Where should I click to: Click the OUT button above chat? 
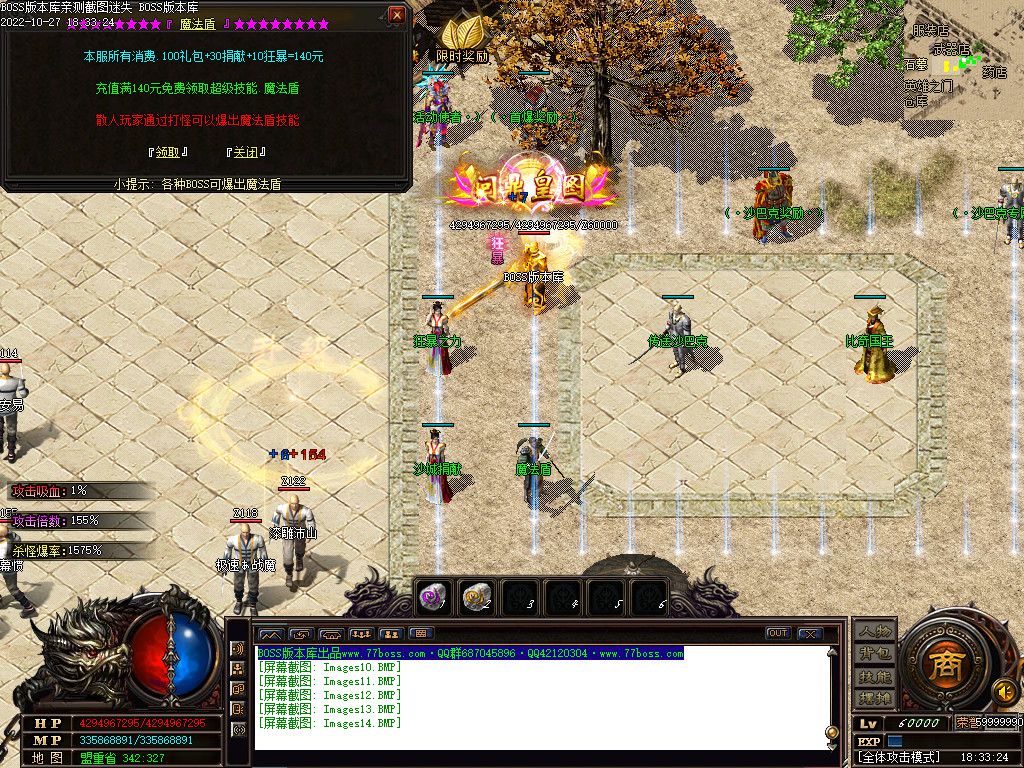[x=777, y=633]
